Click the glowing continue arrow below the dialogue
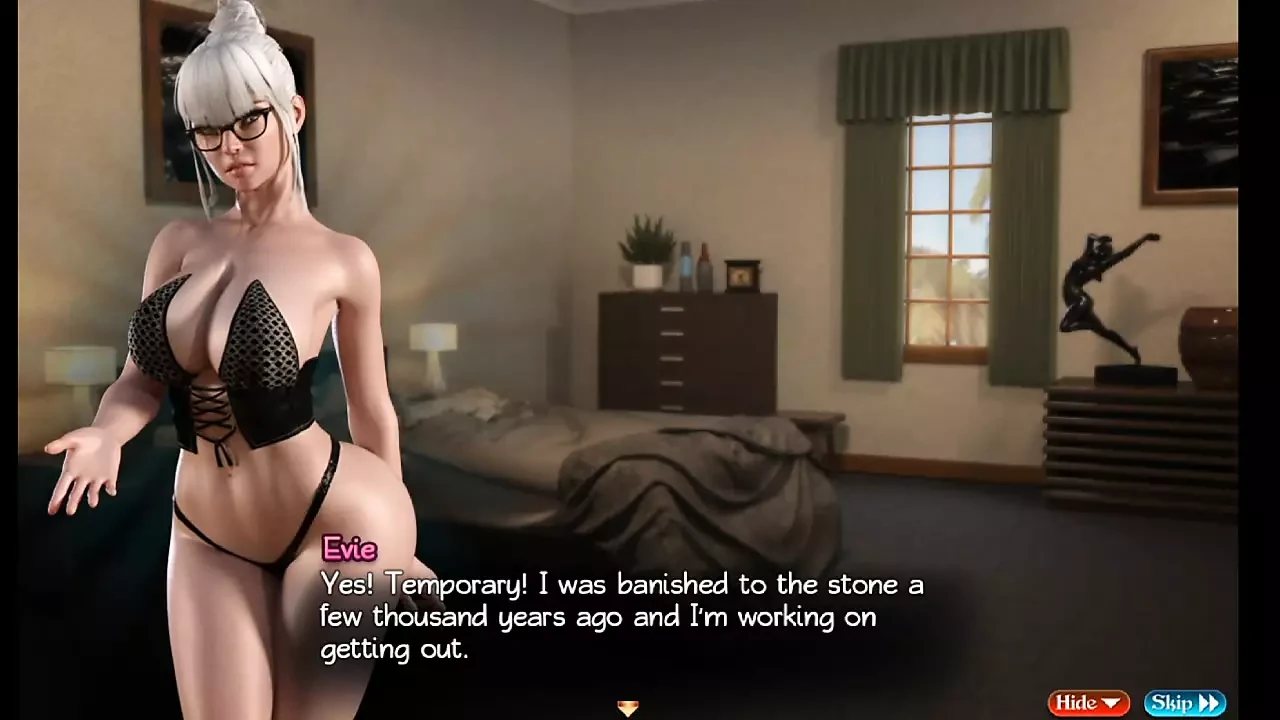This screenshot has width=1280, height=720. coord(628,708)
